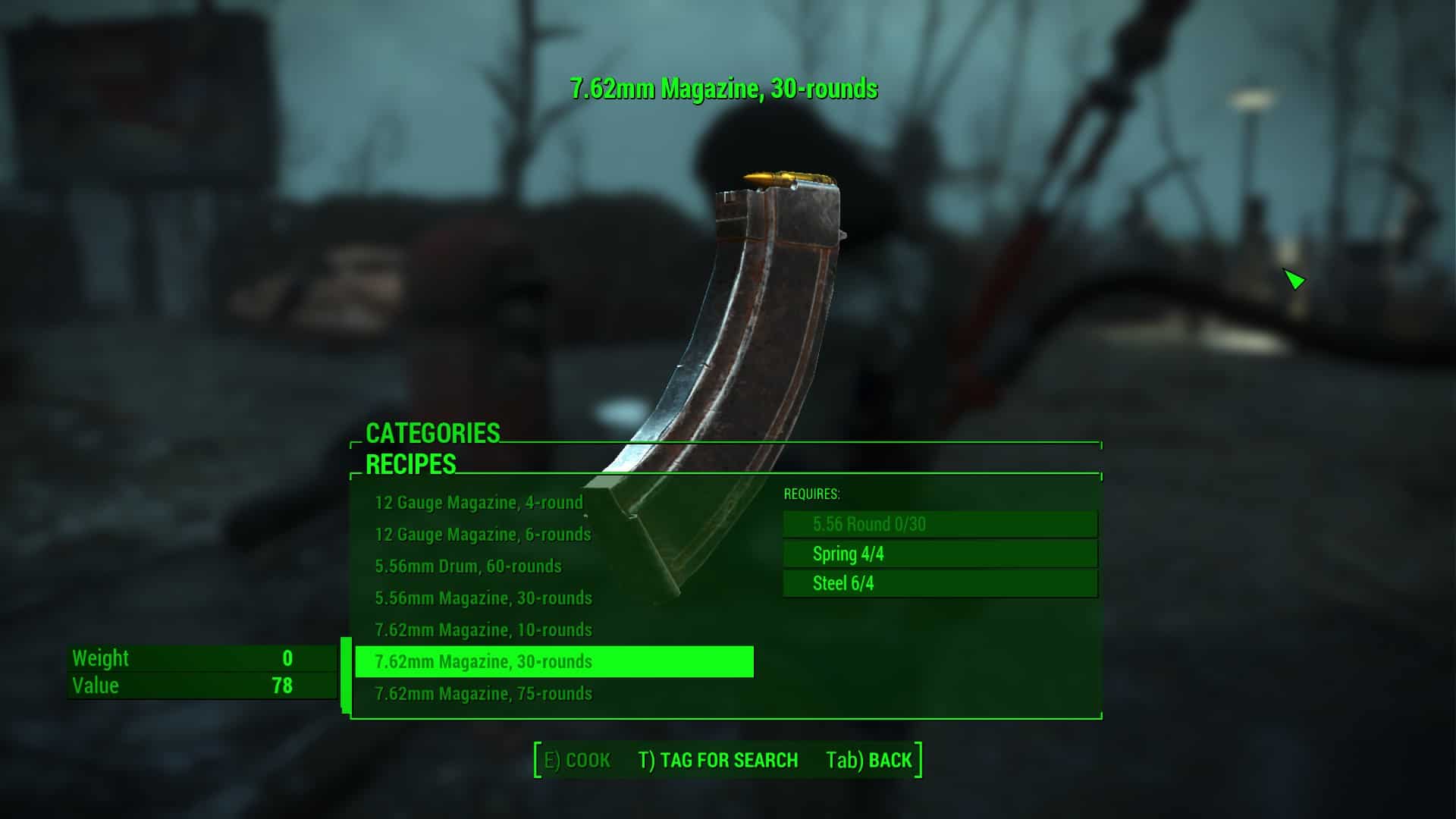
Task: Click the 5.56 Round requirement row
Action: 940,524
